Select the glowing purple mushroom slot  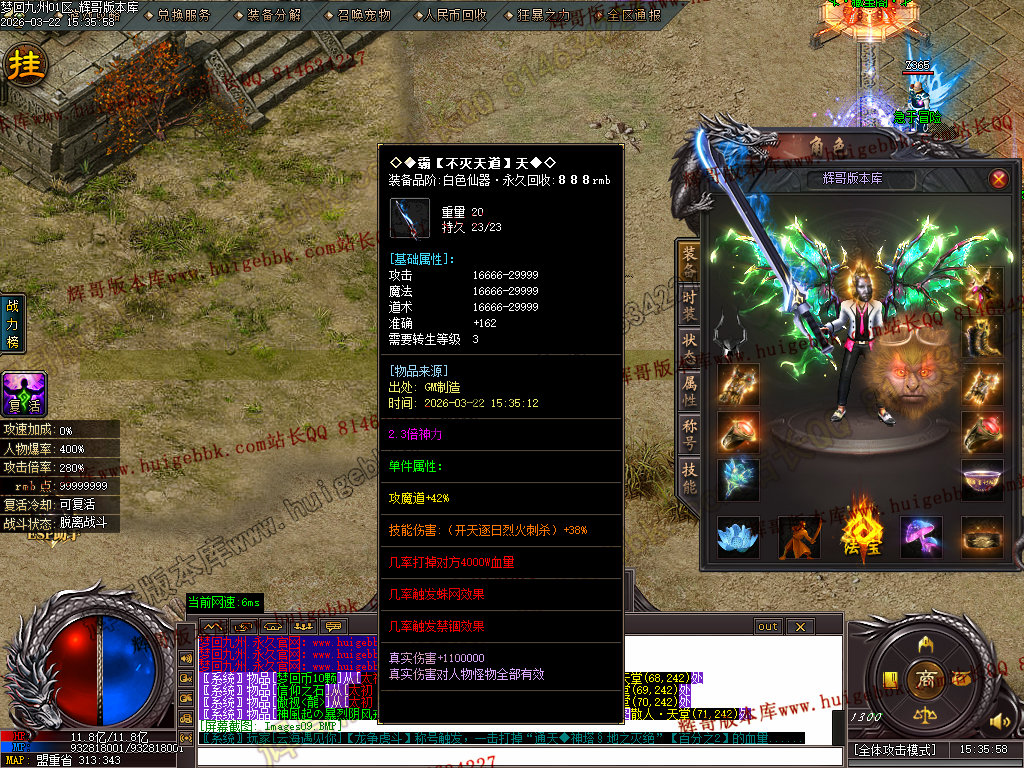[921, 536]
